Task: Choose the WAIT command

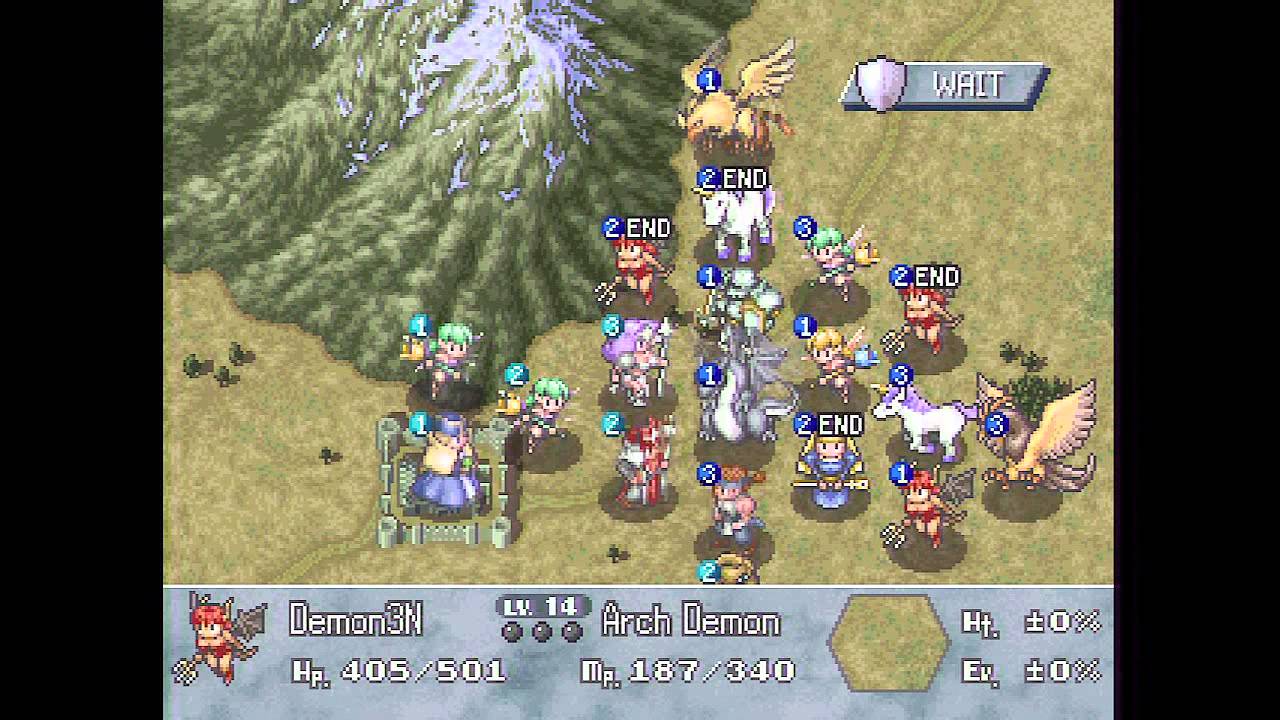Action: pyautogui.click(x=947, y=86)
